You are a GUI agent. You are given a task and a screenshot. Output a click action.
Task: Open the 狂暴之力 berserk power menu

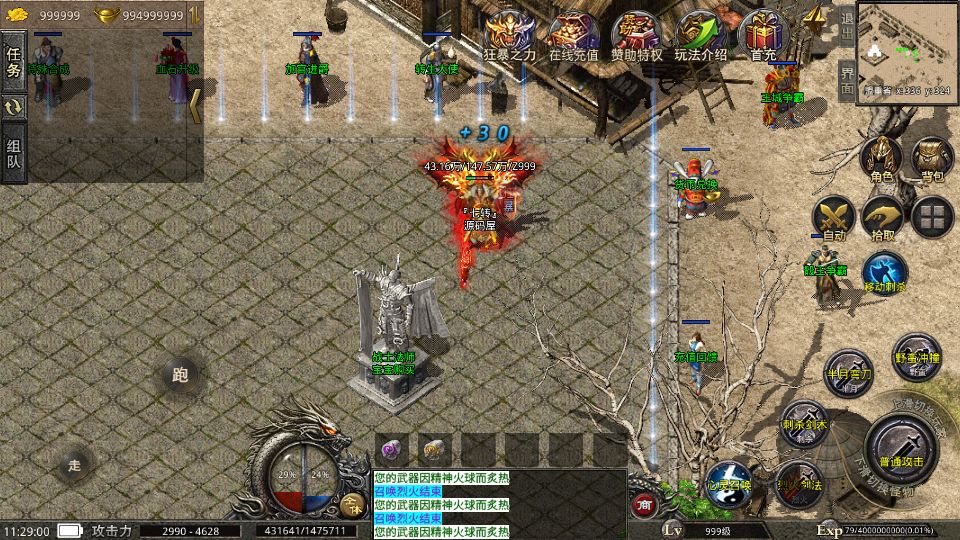pyautogui.click(x=512, y=37)
